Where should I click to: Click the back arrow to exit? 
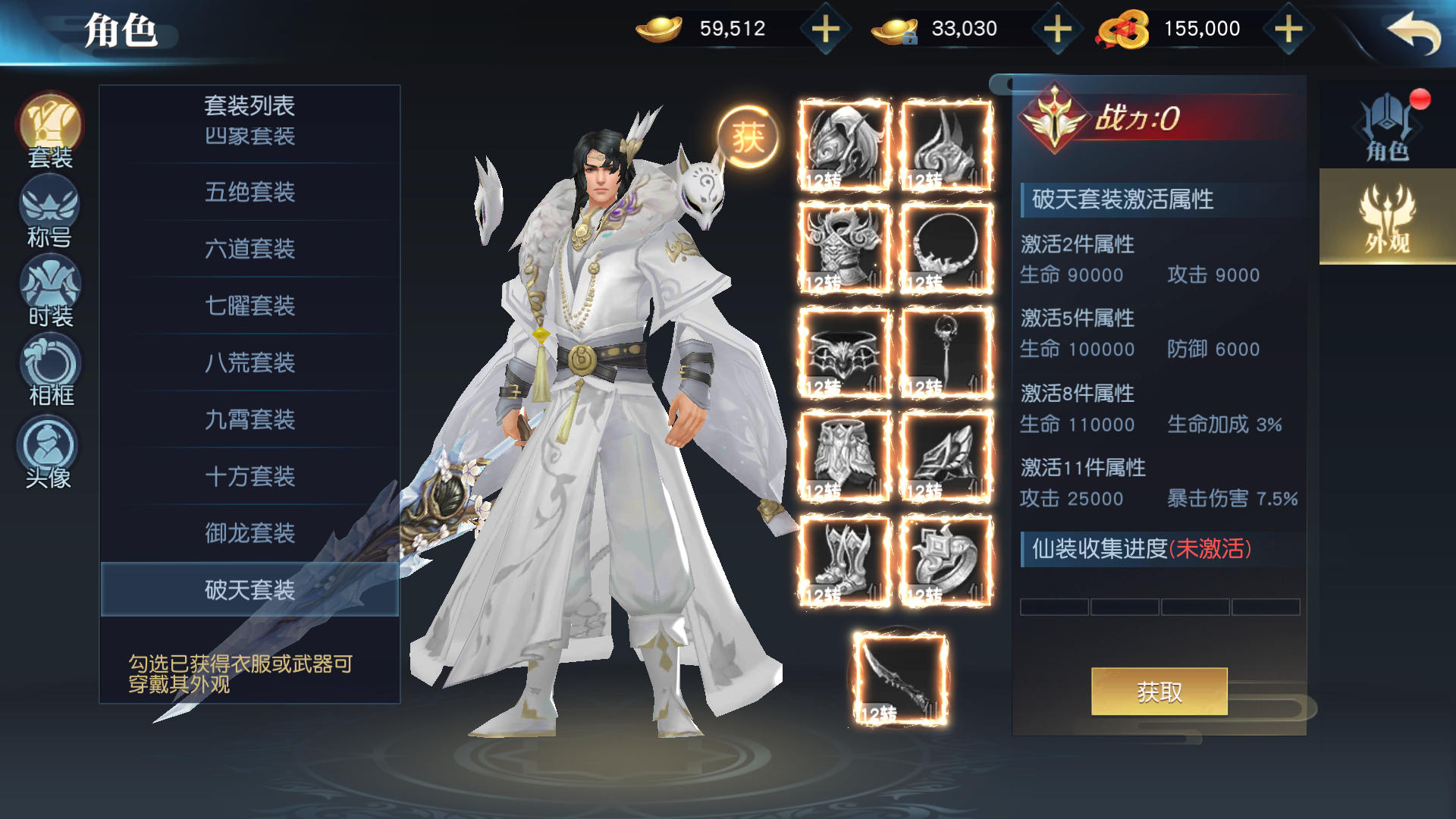click(x=1414, y=32)
